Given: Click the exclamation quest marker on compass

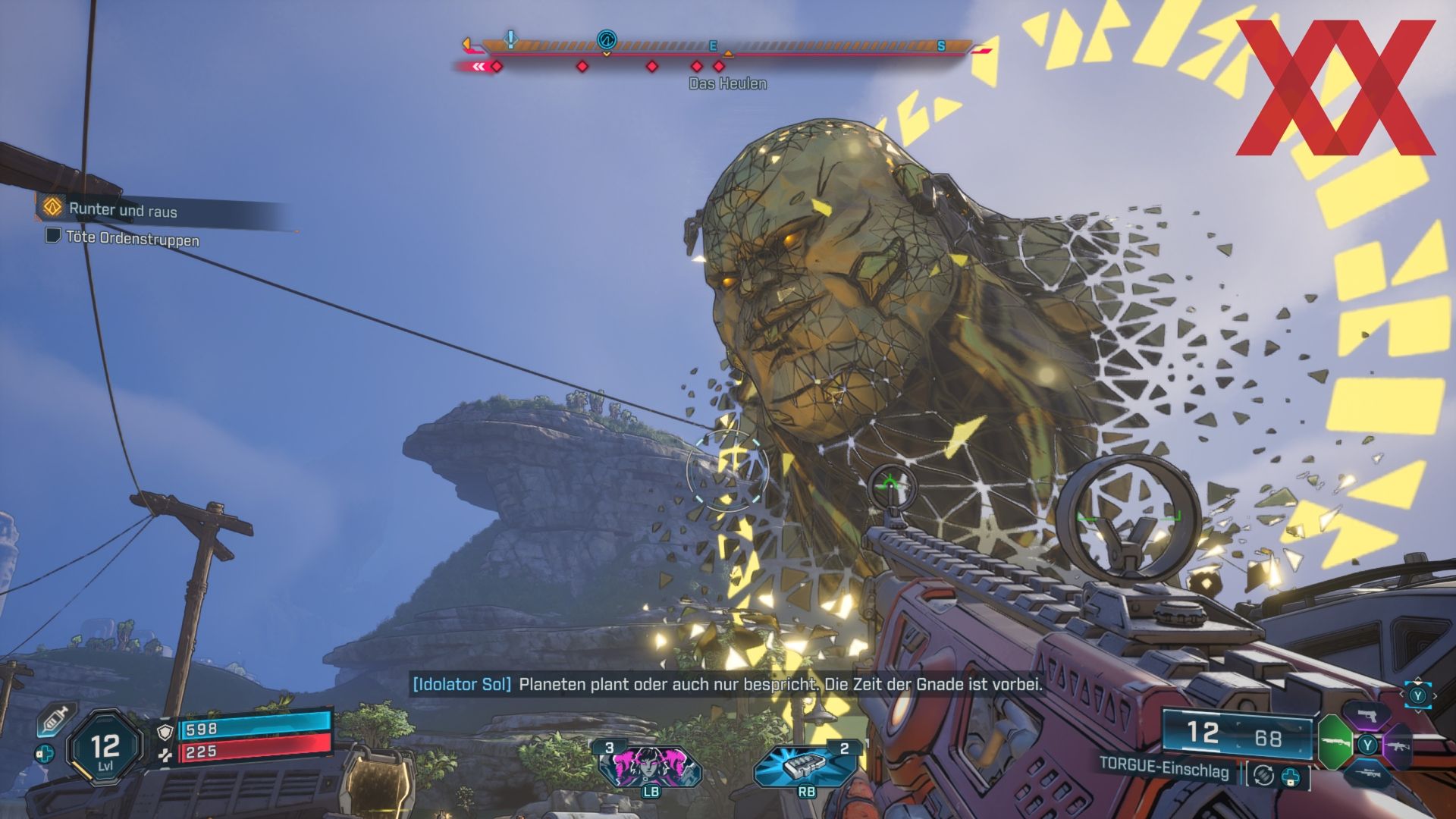Looking at the screenshot, I should point(511,38).
